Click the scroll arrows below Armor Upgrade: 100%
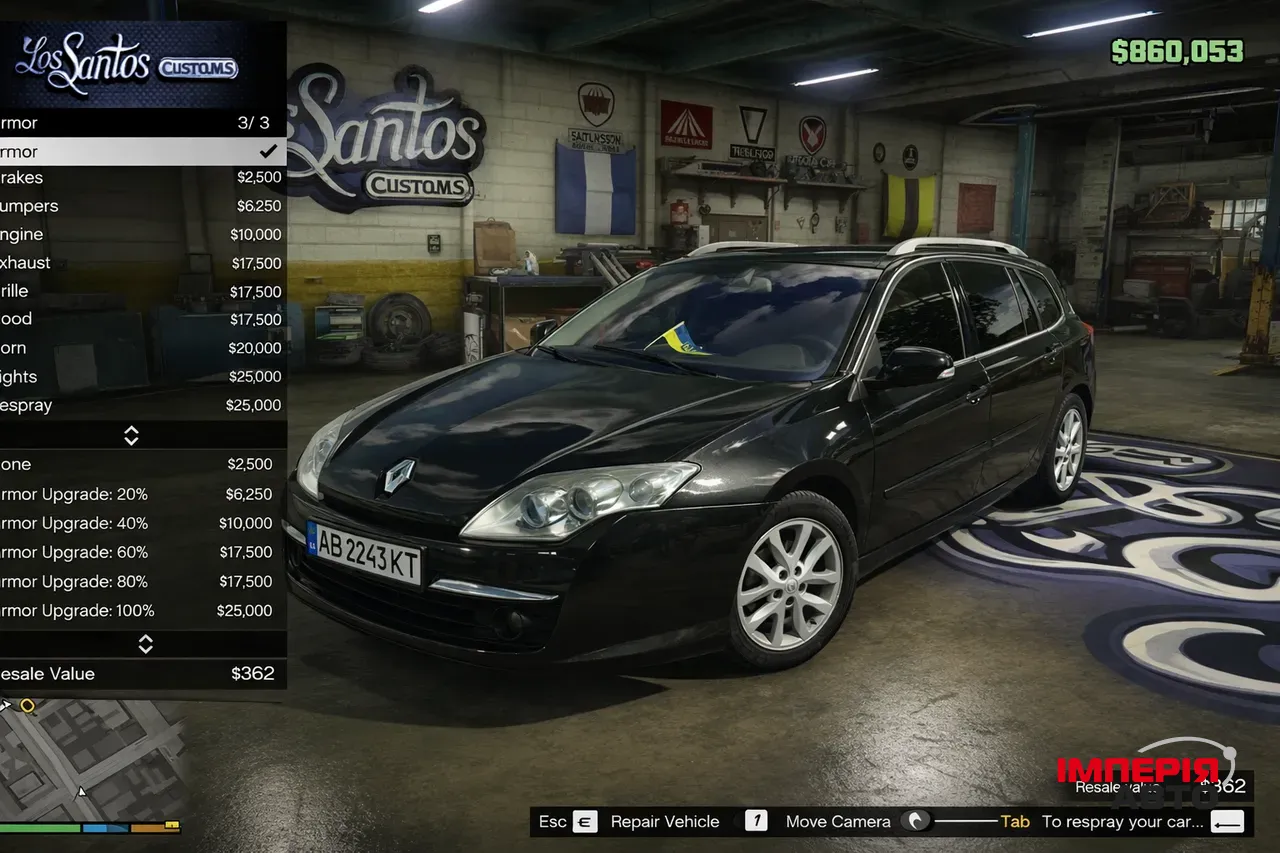Viewport: 1280px width, 853px height. click(x=145, y=644)
